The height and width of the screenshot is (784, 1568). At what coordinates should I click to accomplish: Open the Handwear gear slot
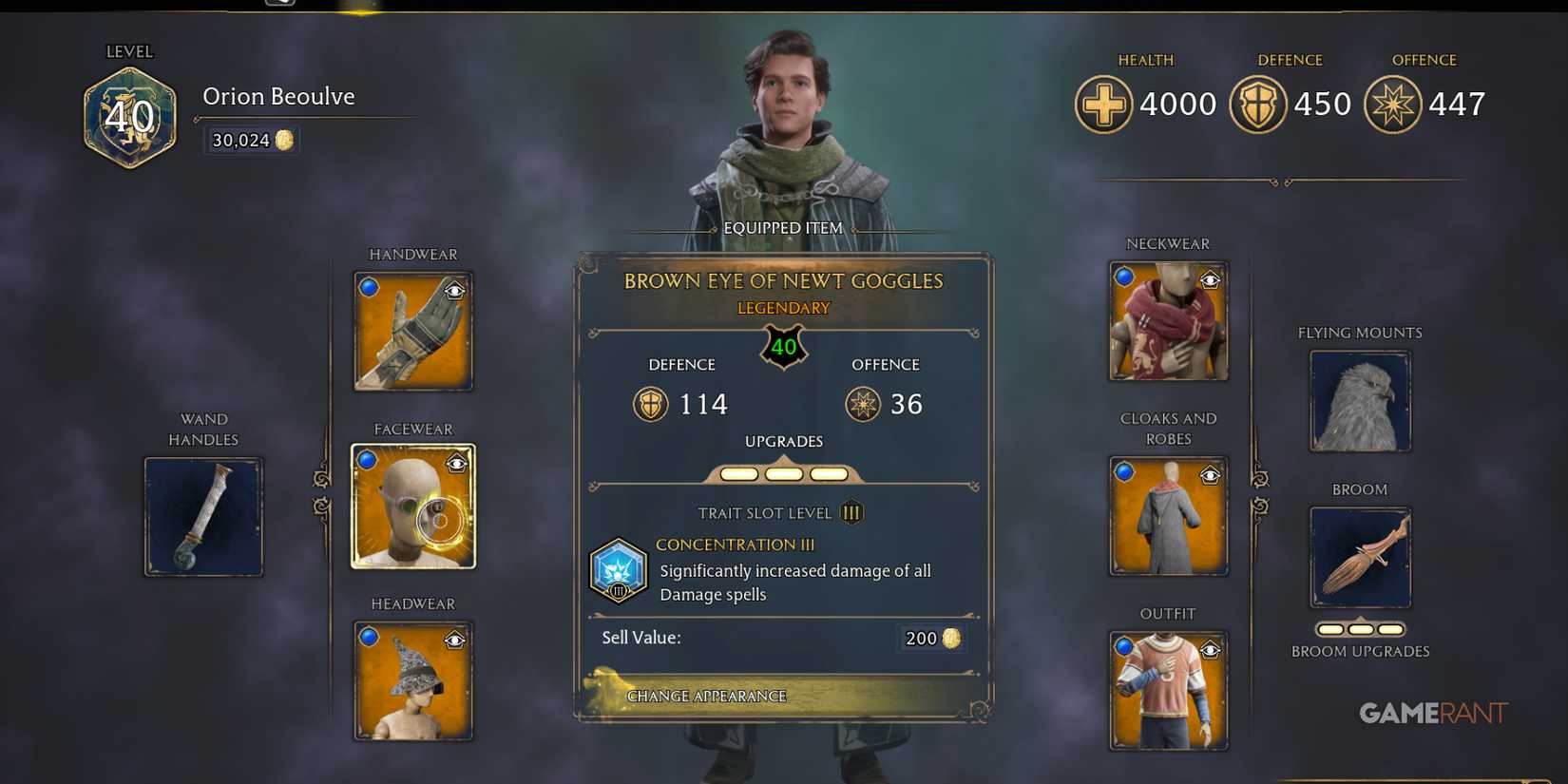(412, 330)
